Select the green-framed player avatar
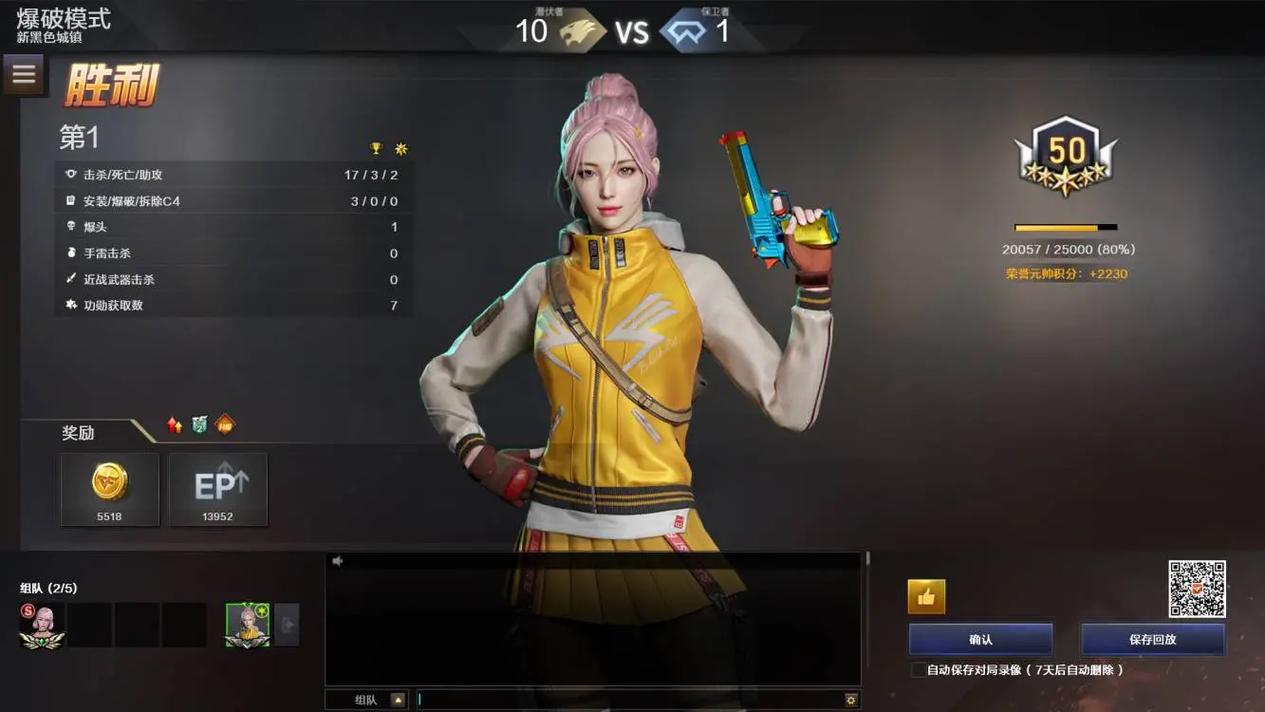1265x712 pixels. [247, 625]
